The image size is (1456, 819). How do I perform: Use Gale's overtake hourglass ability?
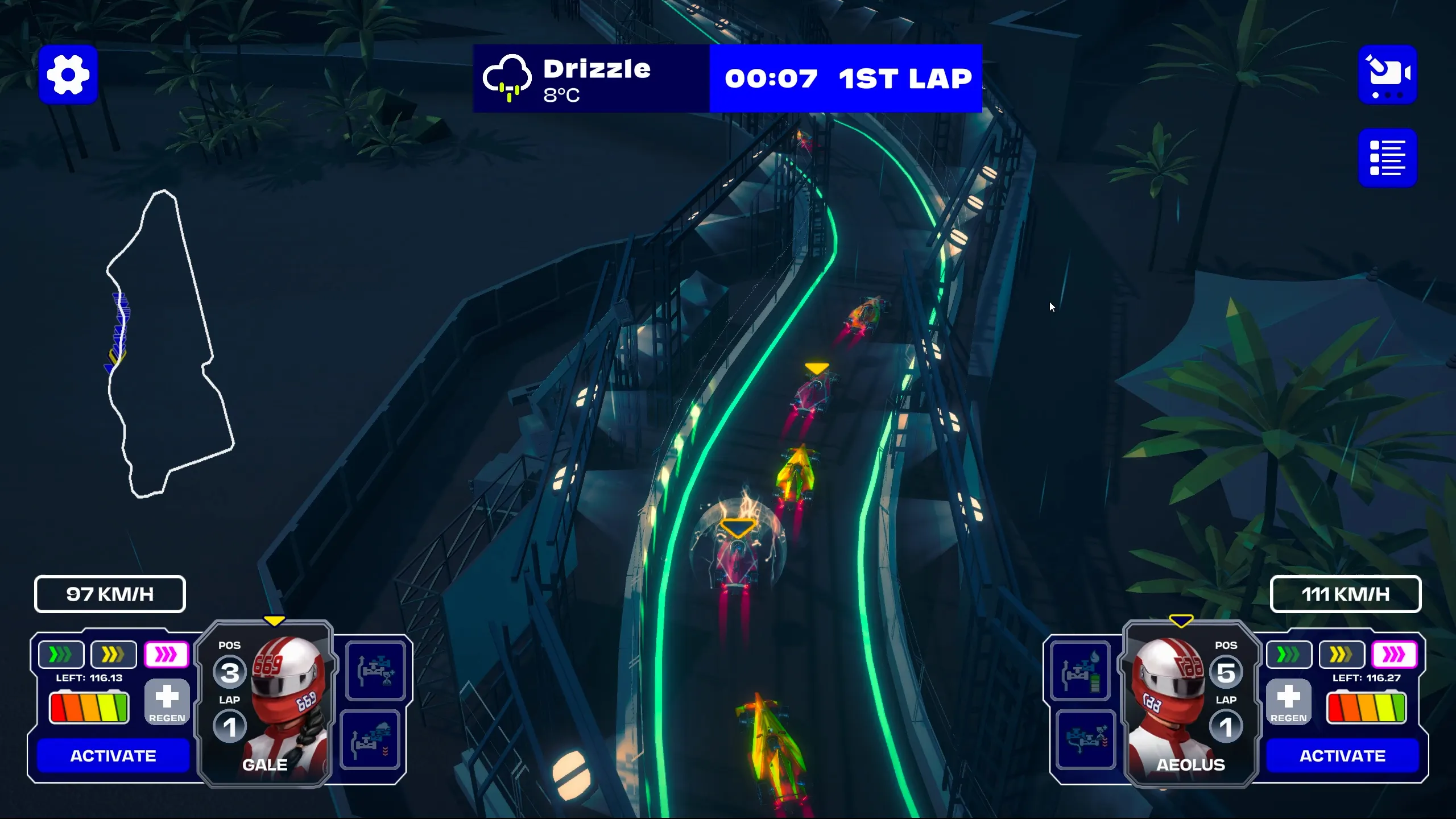[375, 671]
